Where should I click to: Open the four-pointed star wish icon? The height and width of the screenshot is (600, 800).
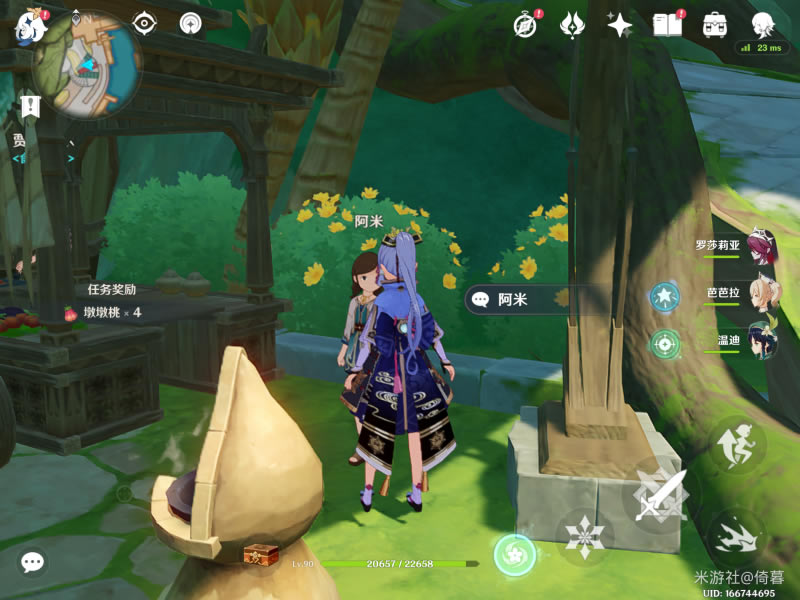[619, 24]
